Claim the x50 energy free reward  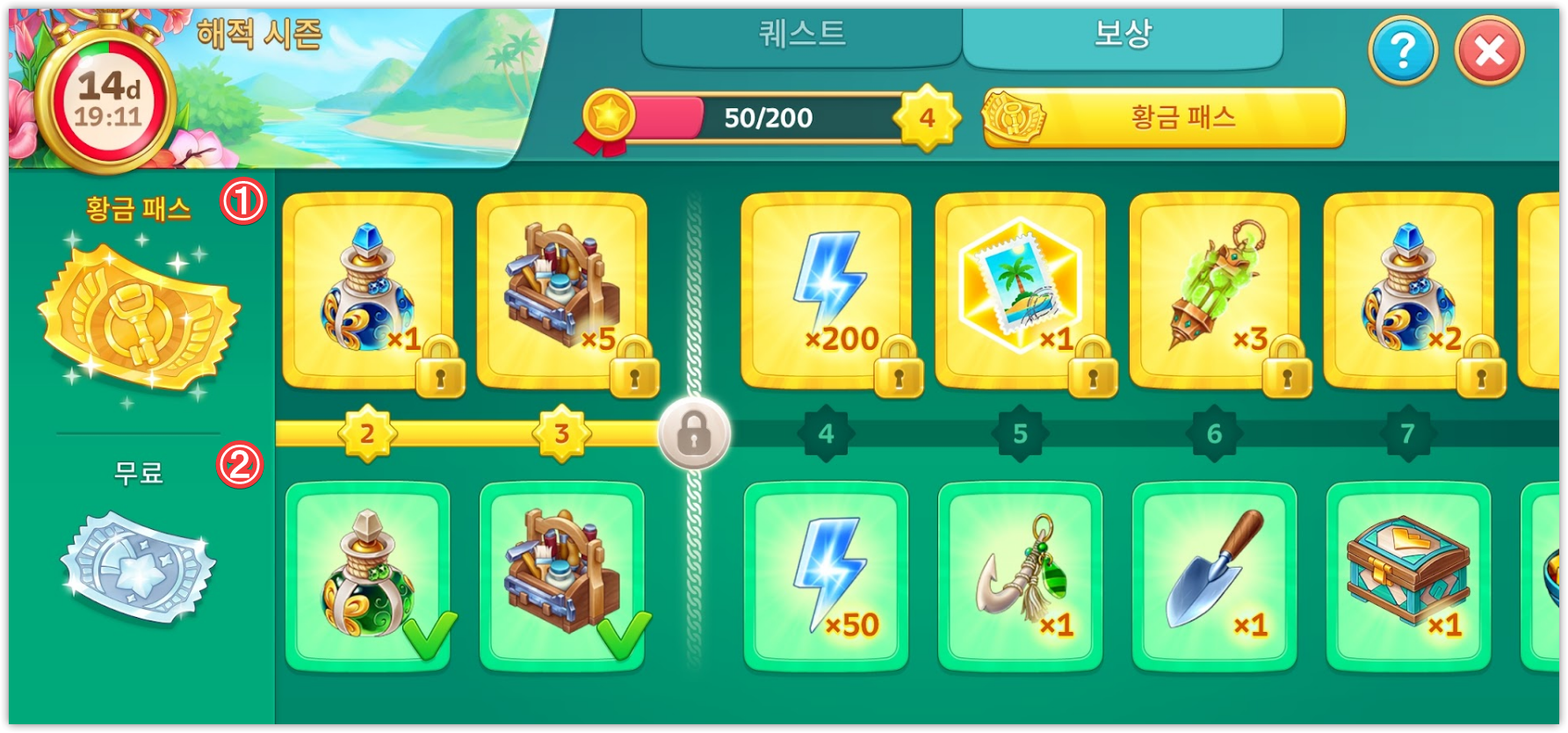click(826, 577)
